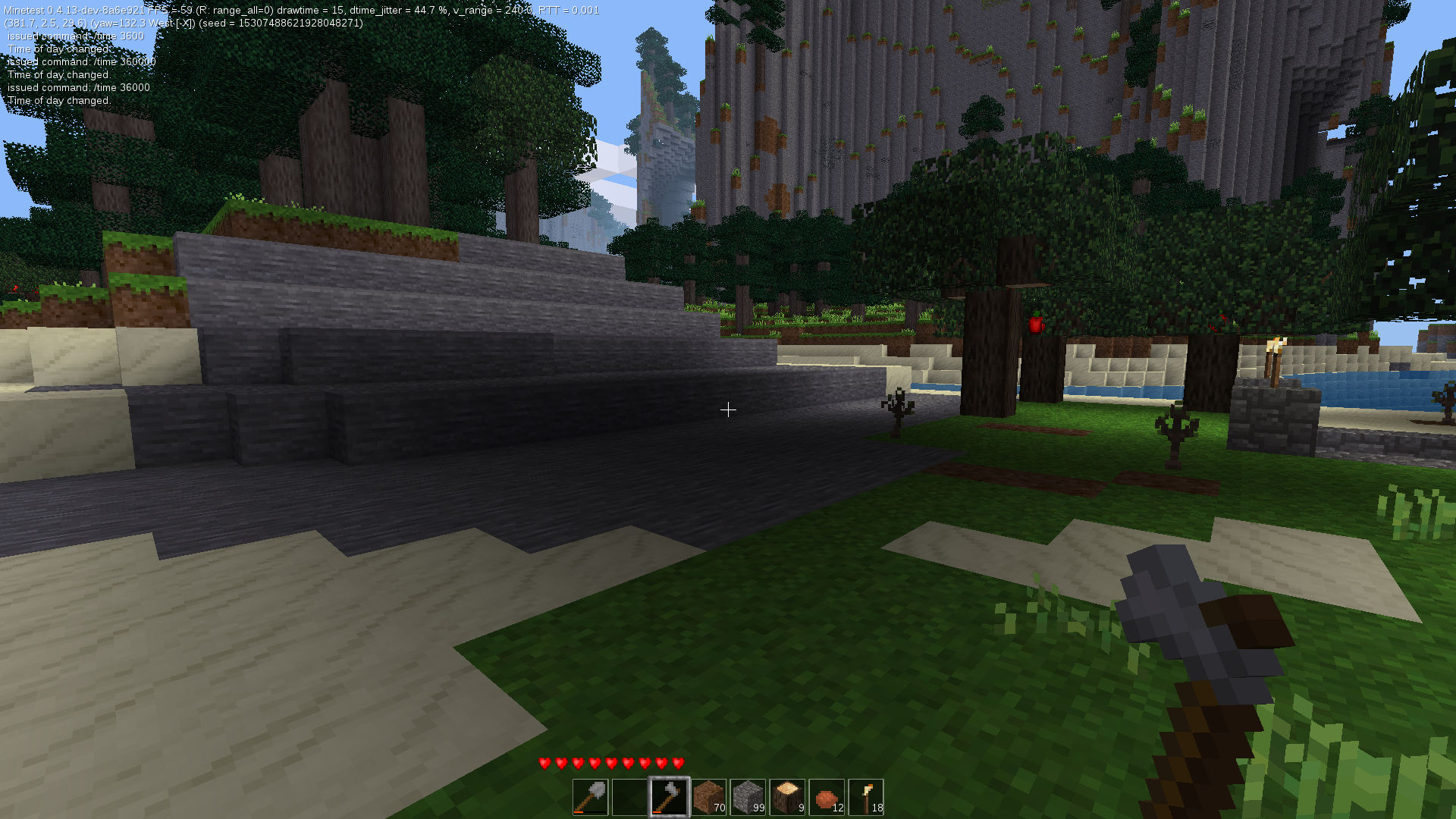Click the crosshair at screen center
1456x819 pixels.
coord(728,409)
